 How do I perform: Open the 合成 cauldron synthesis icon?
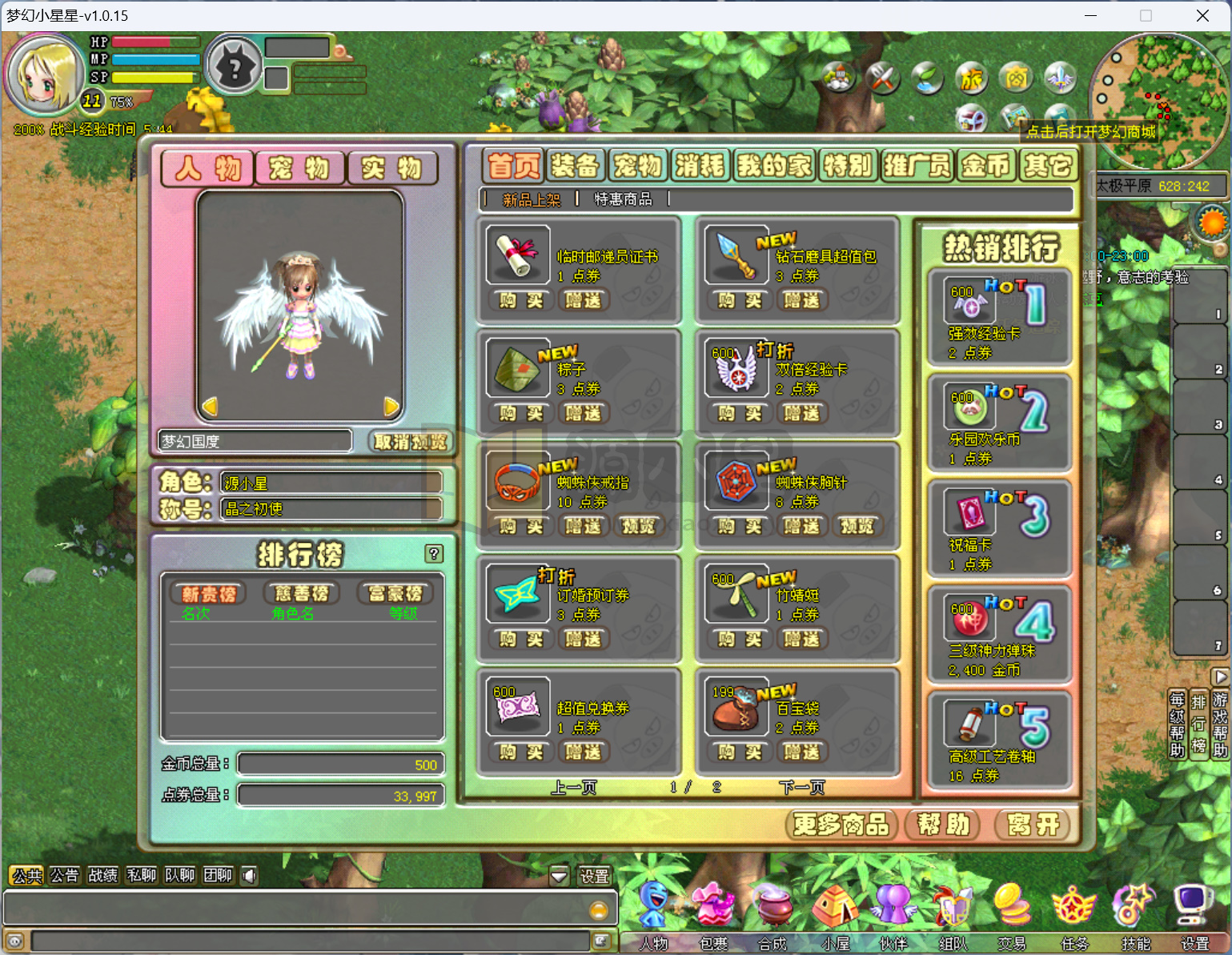tap(773, 907)
